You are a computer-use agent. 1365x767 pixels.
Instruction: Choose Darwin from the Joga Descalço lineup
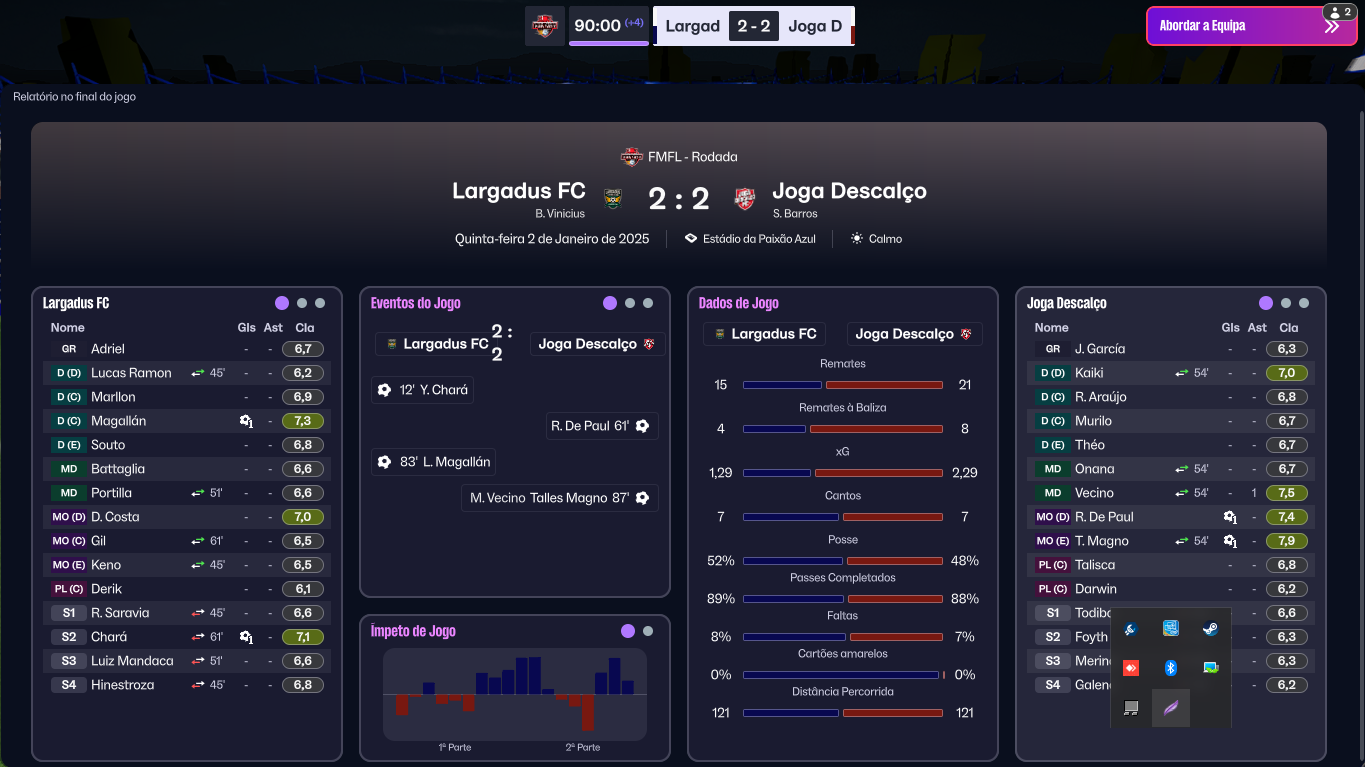(x=1095, y=589)
